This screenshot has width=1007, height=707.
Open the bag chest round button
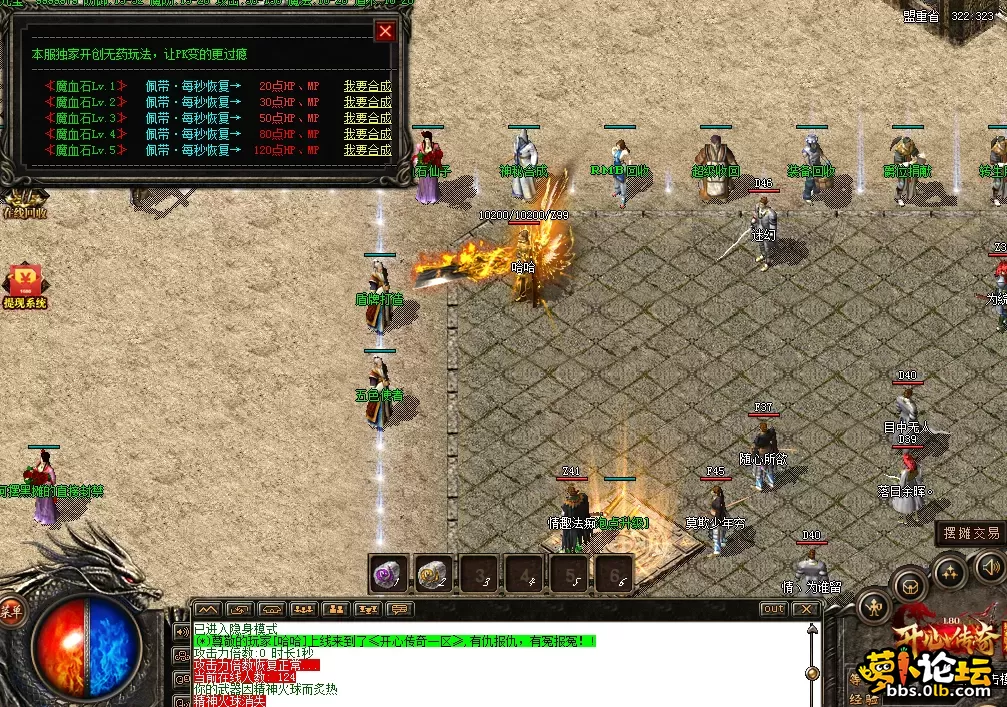click(x=908, y=583)
